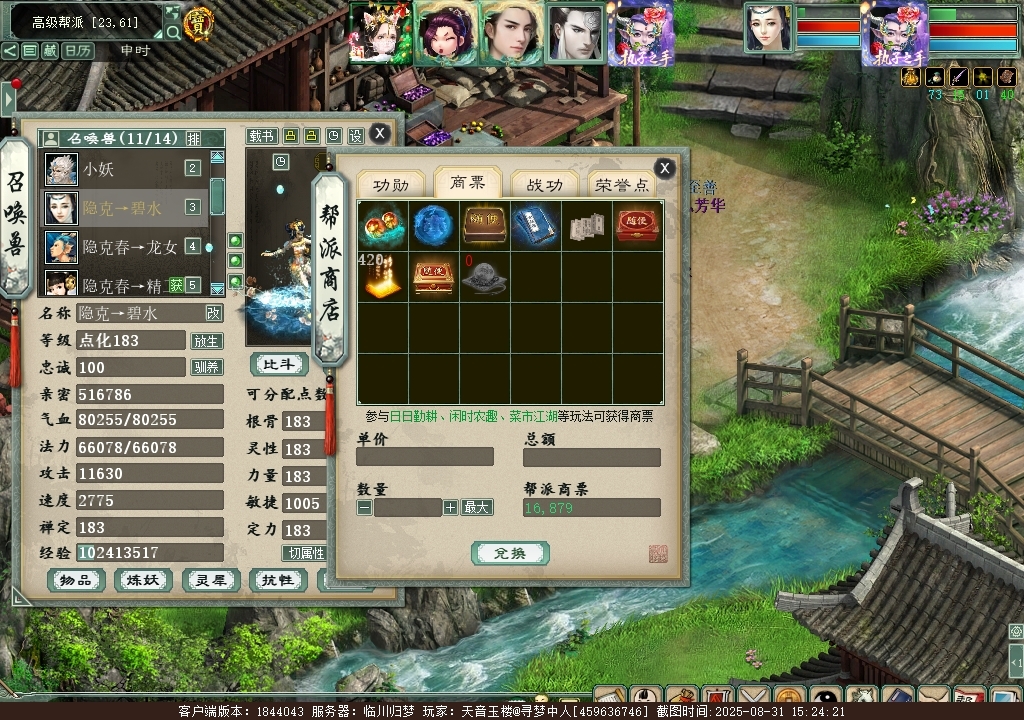The height and width of the screenshot is (720, 1024).
Task: Increase quantity with the plus button
Action: tap(450, 508)
